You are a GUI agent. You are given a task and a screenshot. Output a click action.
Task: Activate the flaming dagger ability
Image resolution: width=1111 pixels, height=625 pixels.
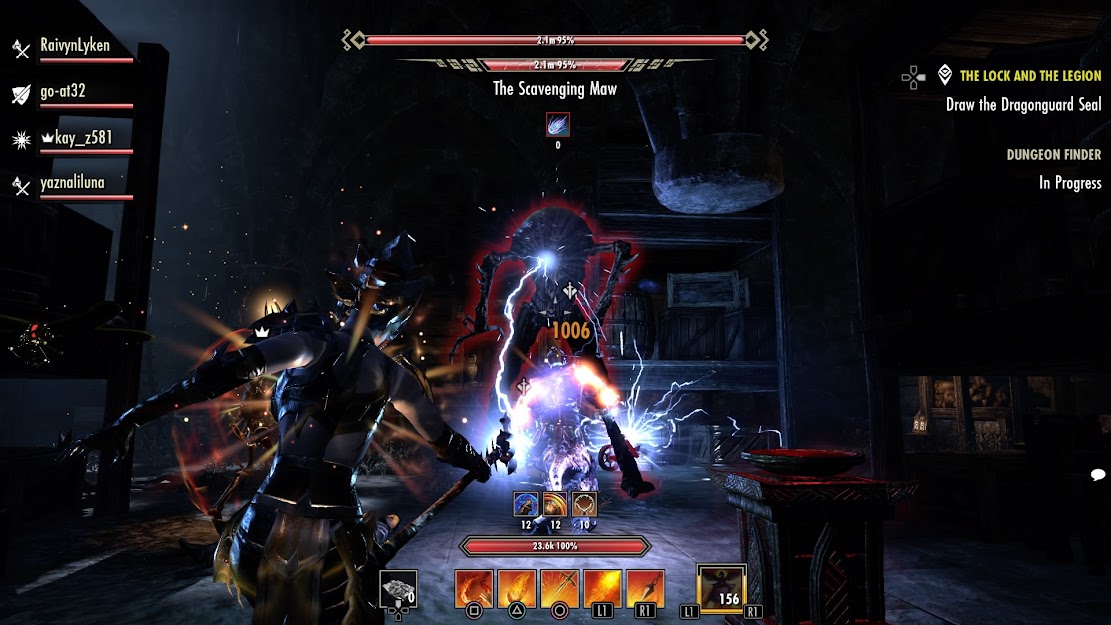pyautogui.click(x=645, y=589)
